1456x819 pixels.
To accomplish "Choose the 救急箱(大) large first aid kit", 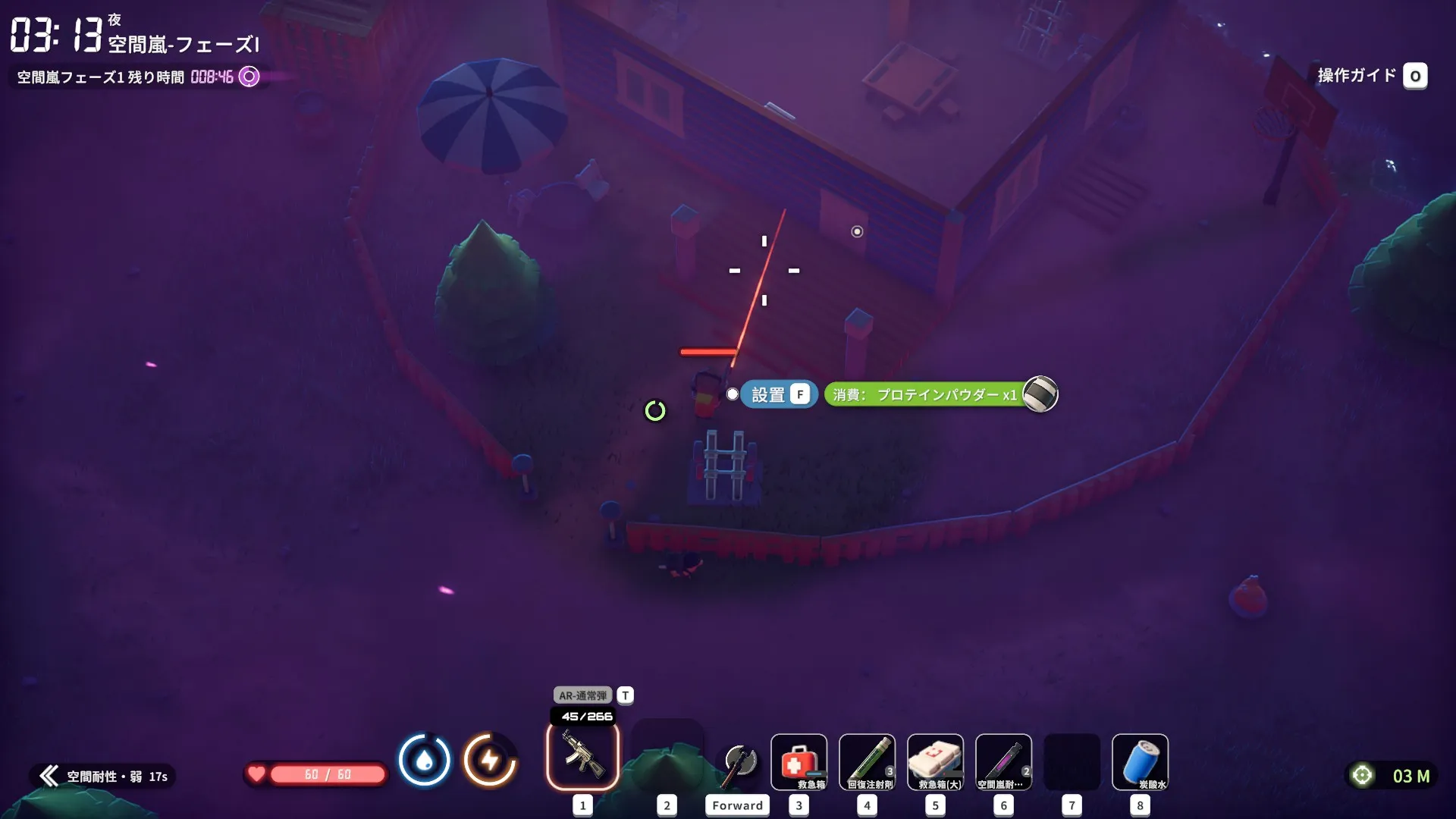I will pyautogui.click(x=935, y=762).
